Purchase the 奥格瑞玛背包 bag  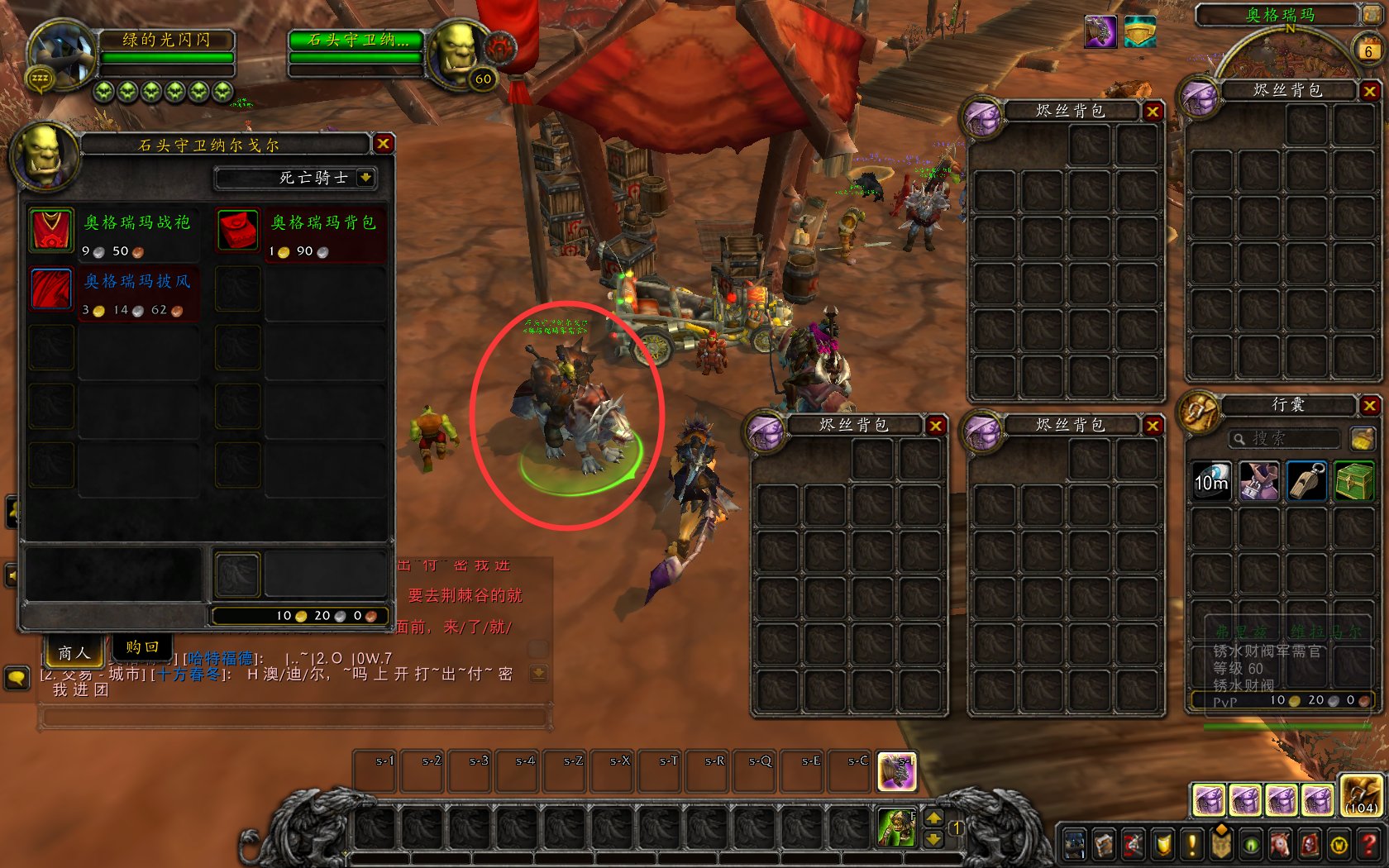click(x=238, y=229)
